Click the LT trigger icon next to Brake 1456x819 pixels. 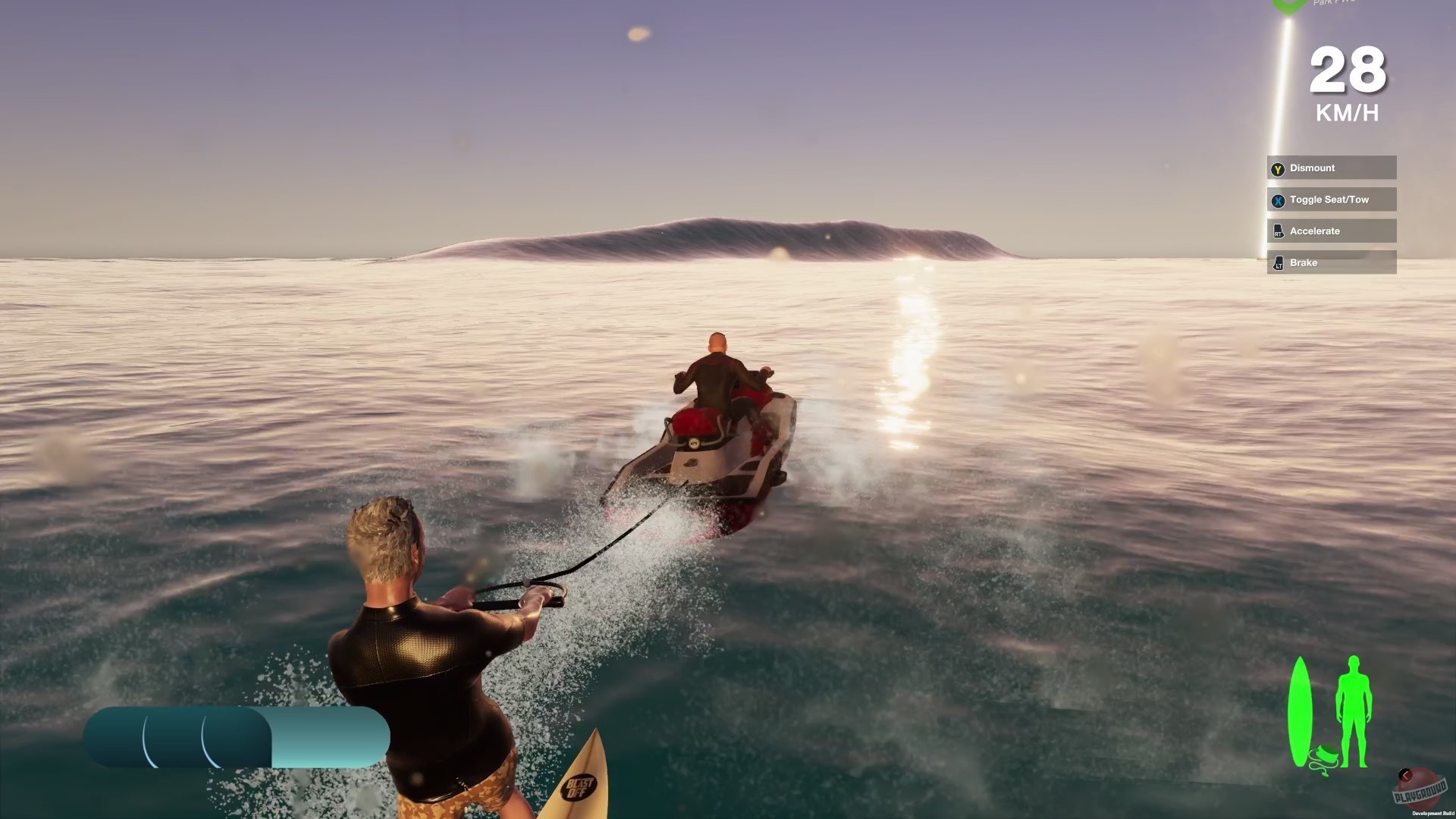(1277, 262)
